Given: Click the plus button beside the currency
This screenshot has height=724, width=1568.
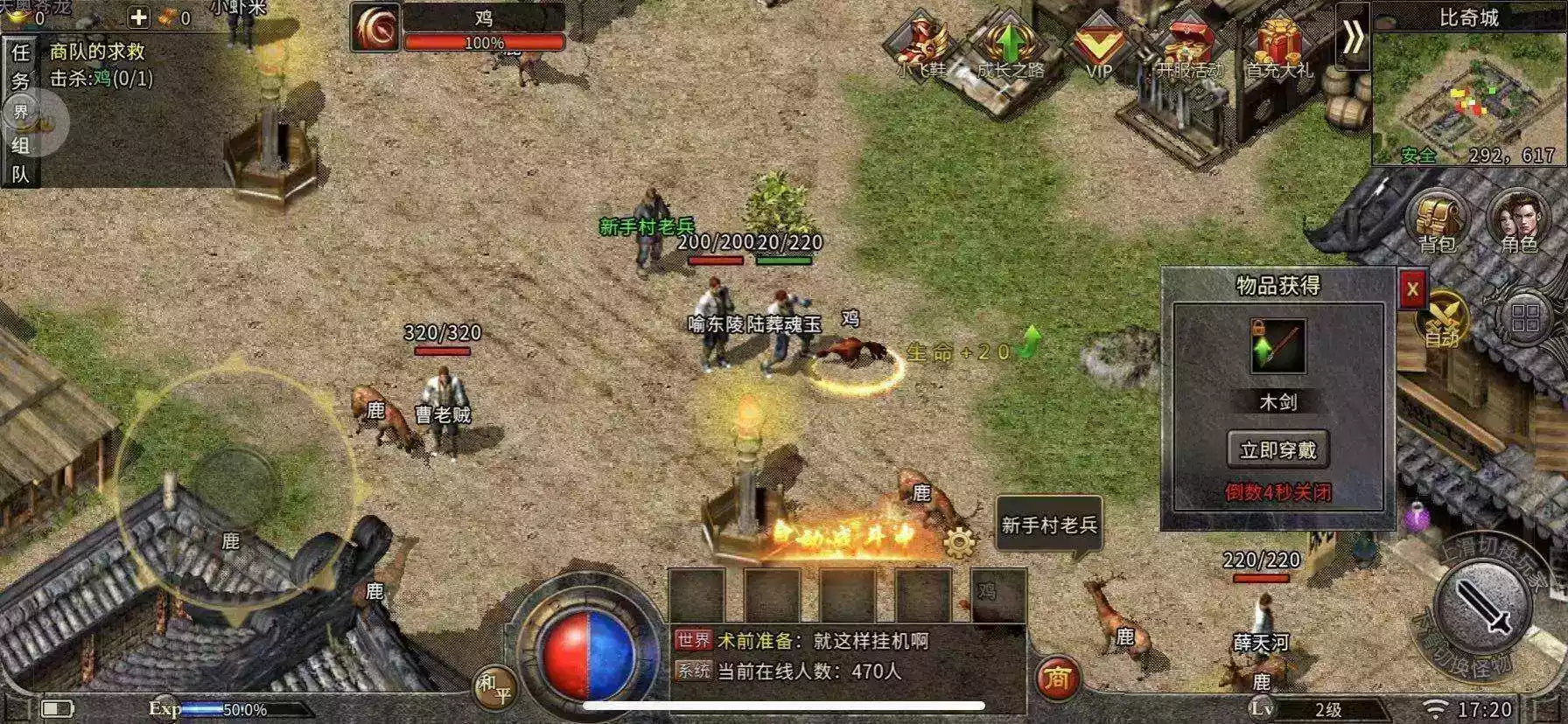Looking at the screenshot, I should [138, 17].
